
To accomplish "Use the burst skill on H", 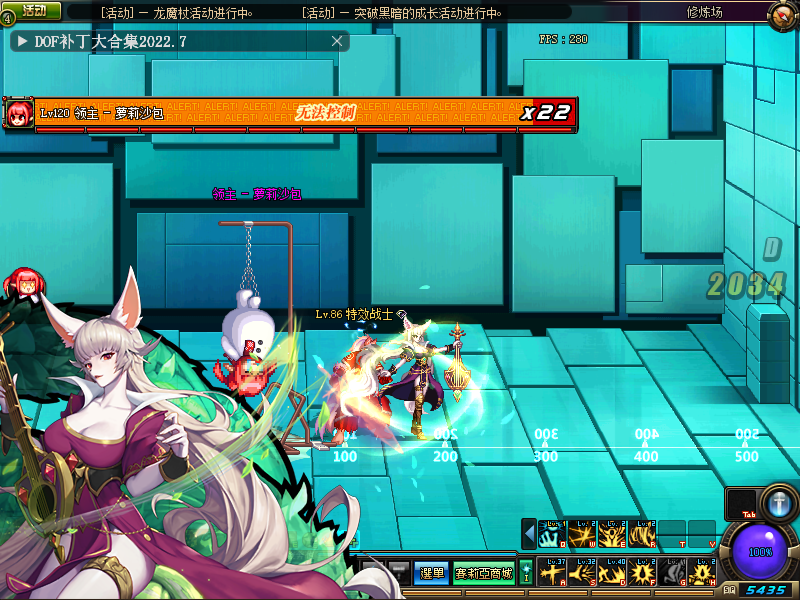I will pos(701,573).
